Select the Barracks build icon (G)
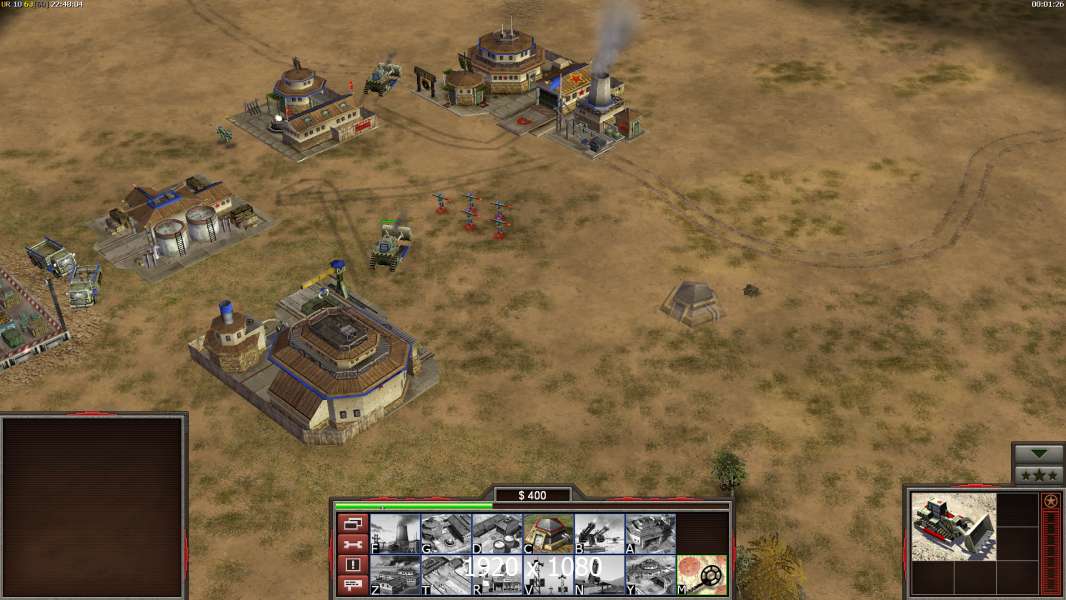1066x600 pixels. [x=446, y=534]
